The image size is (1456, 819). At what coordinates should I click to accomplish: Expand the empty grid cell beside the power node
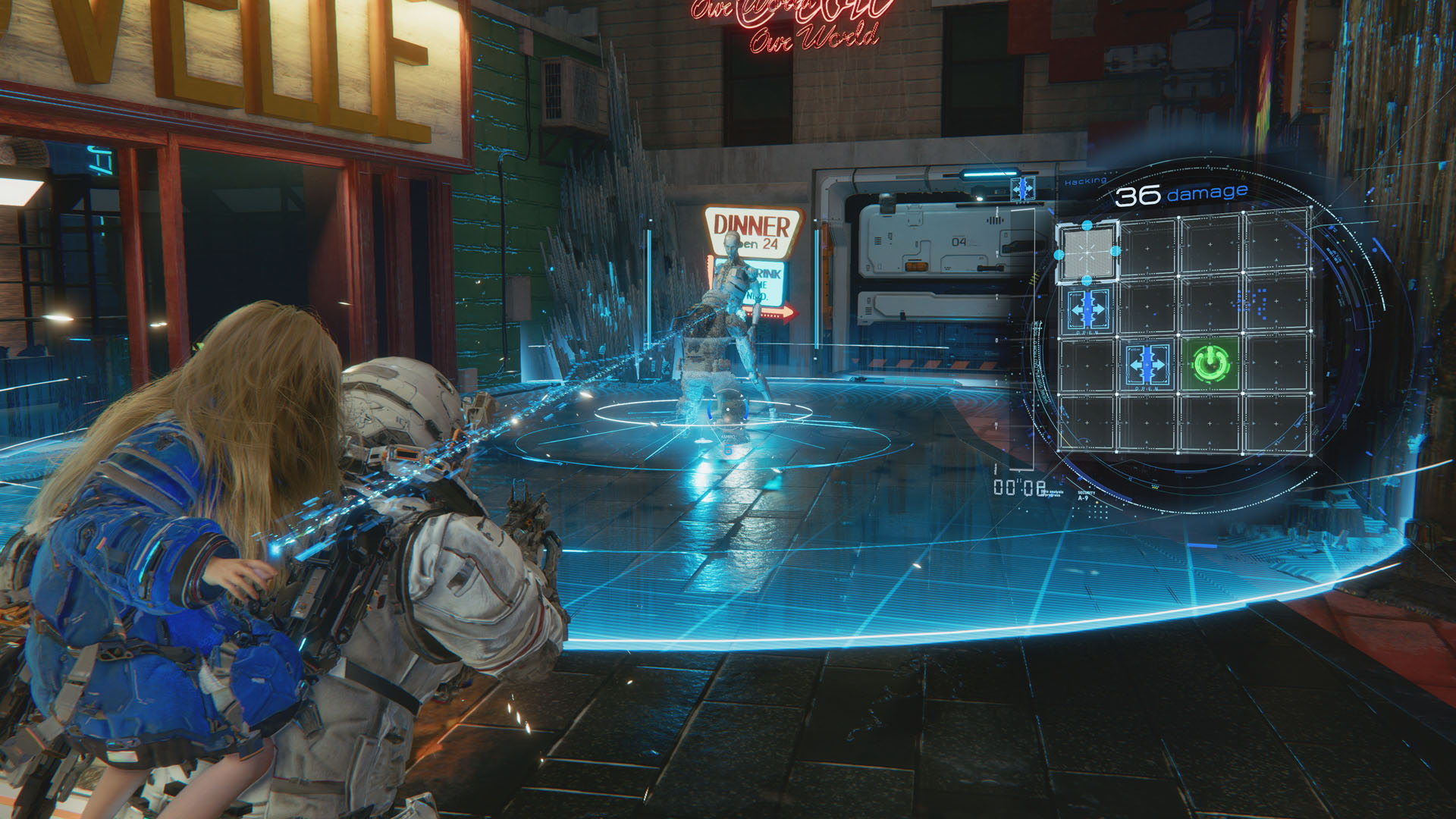point(1277,364)
